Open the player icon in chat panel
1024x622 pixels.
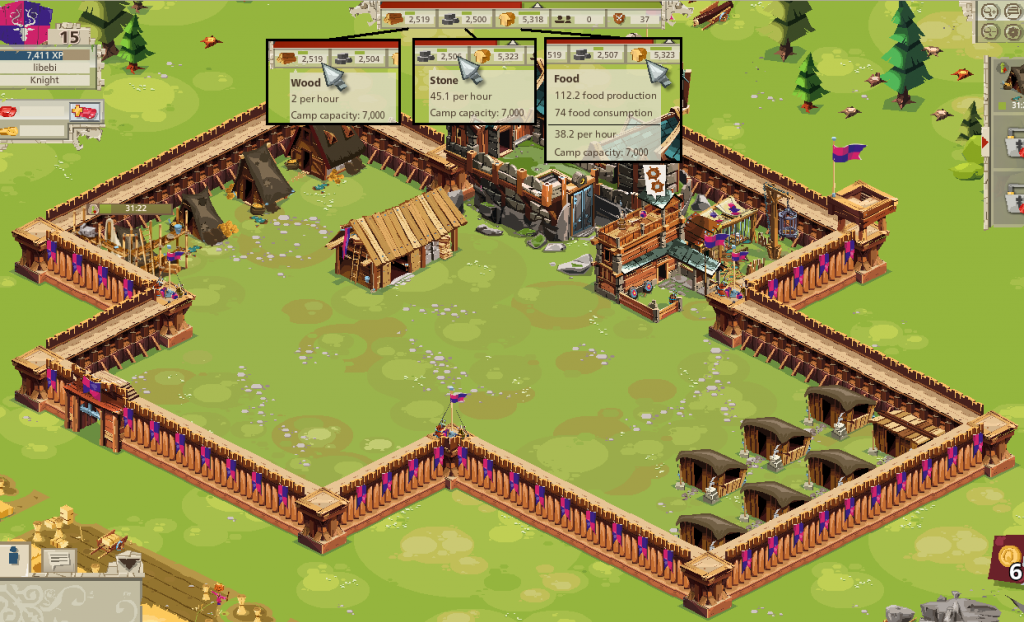pos(15,557)
